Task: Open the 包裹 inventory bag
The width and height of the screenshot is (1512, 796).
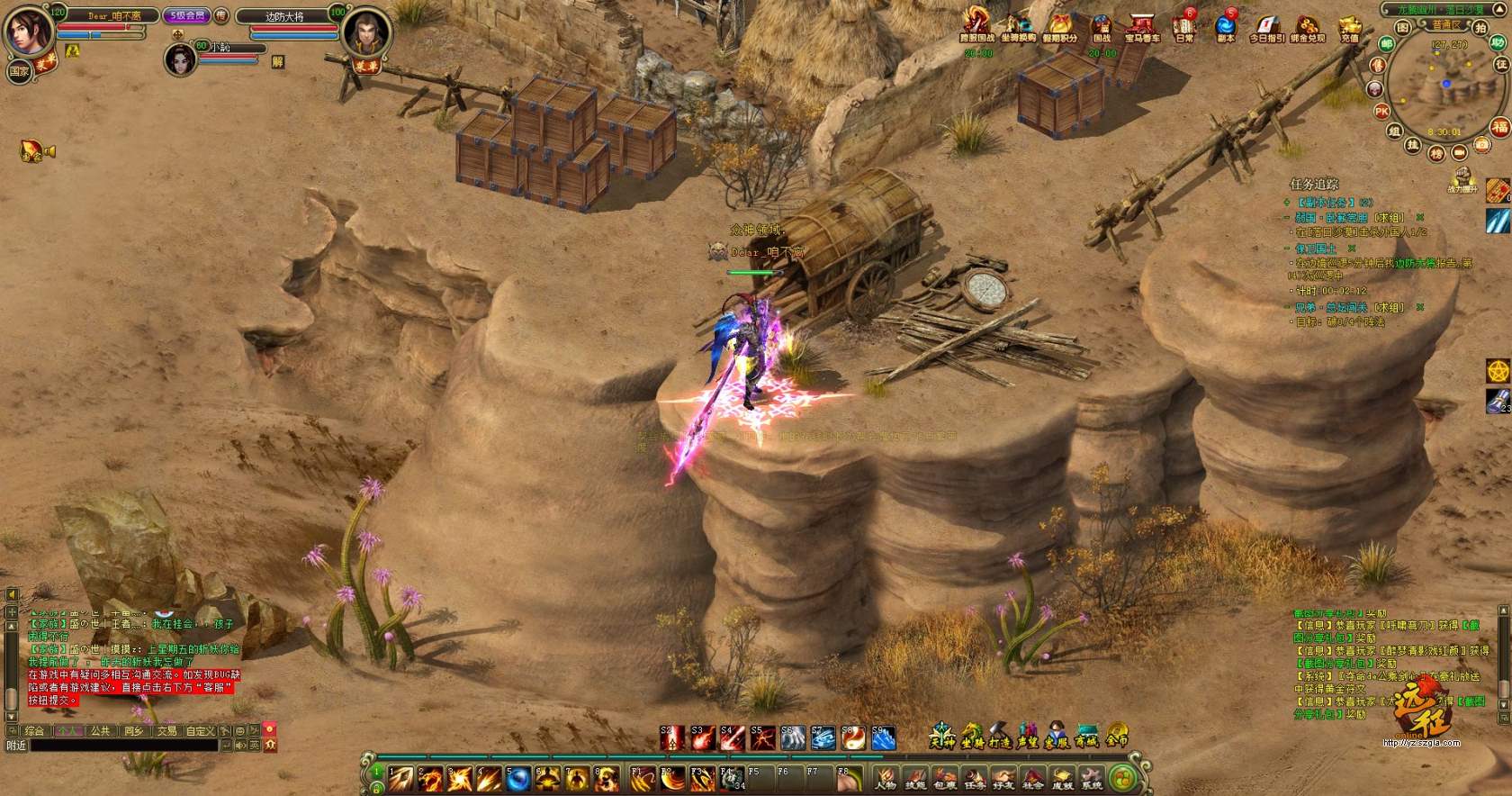Action: point(945,779)
